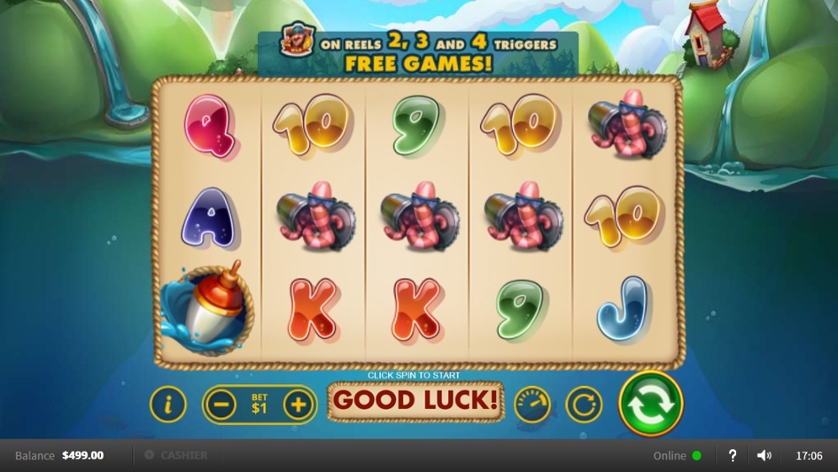
Task: Spin the reels with the green button
Action: 650,404
